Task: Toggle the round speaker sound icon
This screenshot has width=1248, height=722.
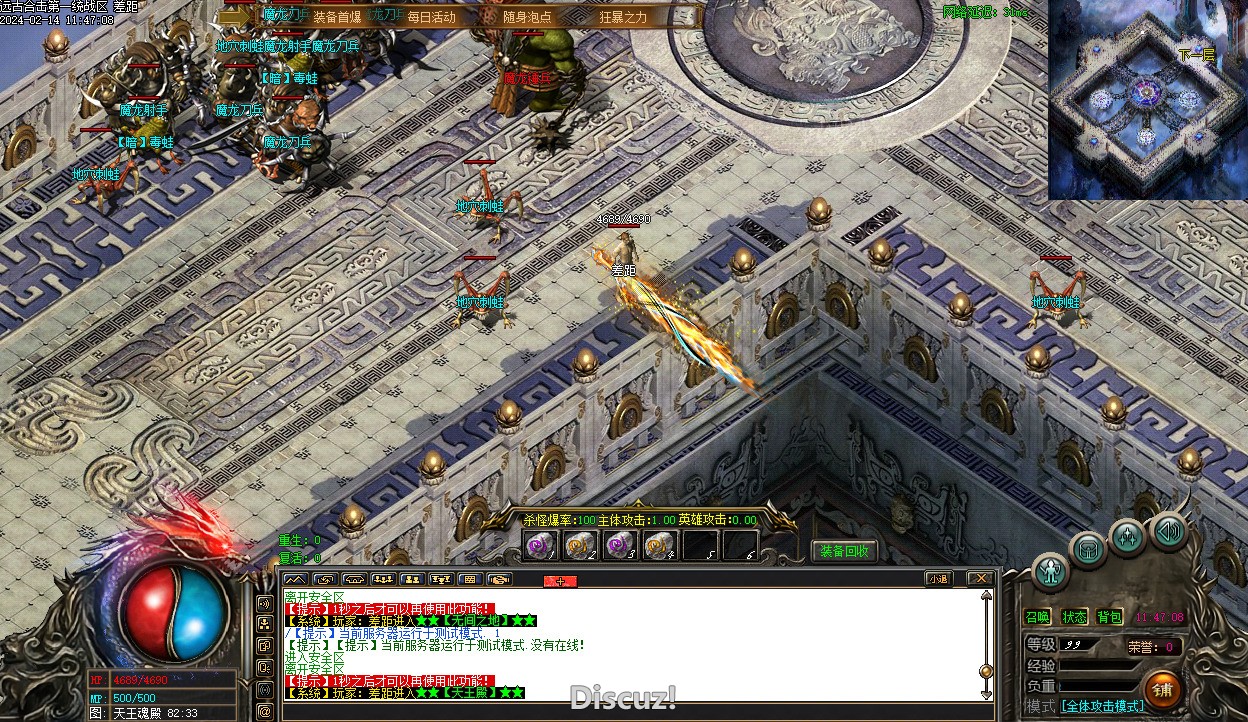Action: (1168, 531)
